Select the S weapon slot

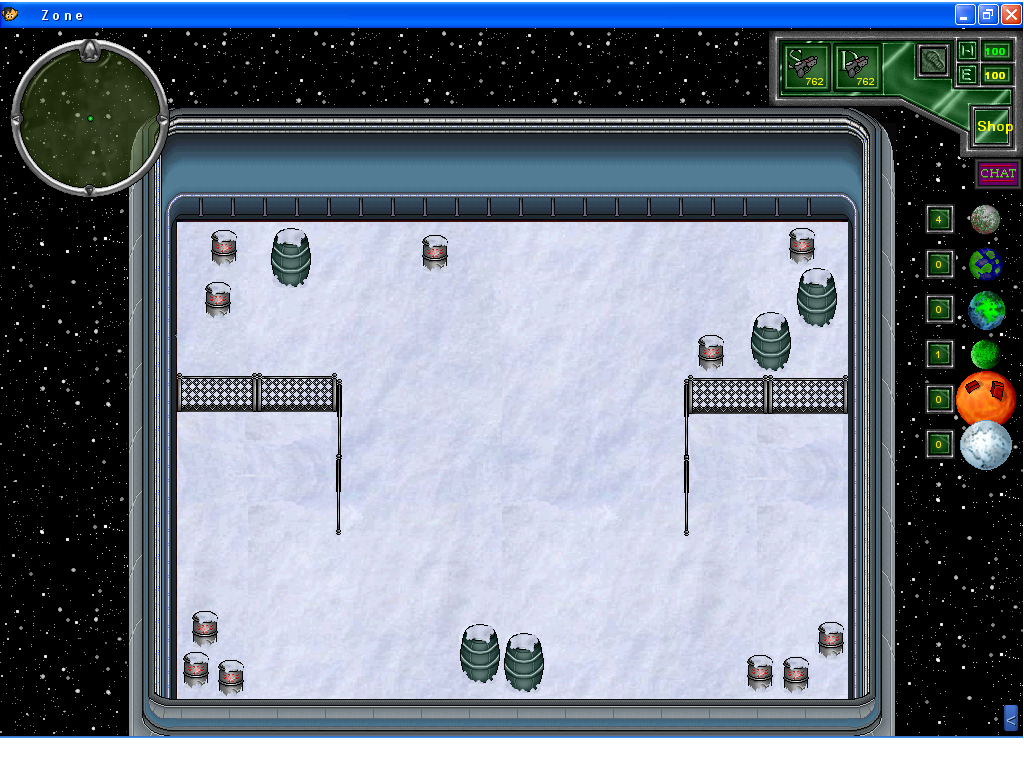806,67
